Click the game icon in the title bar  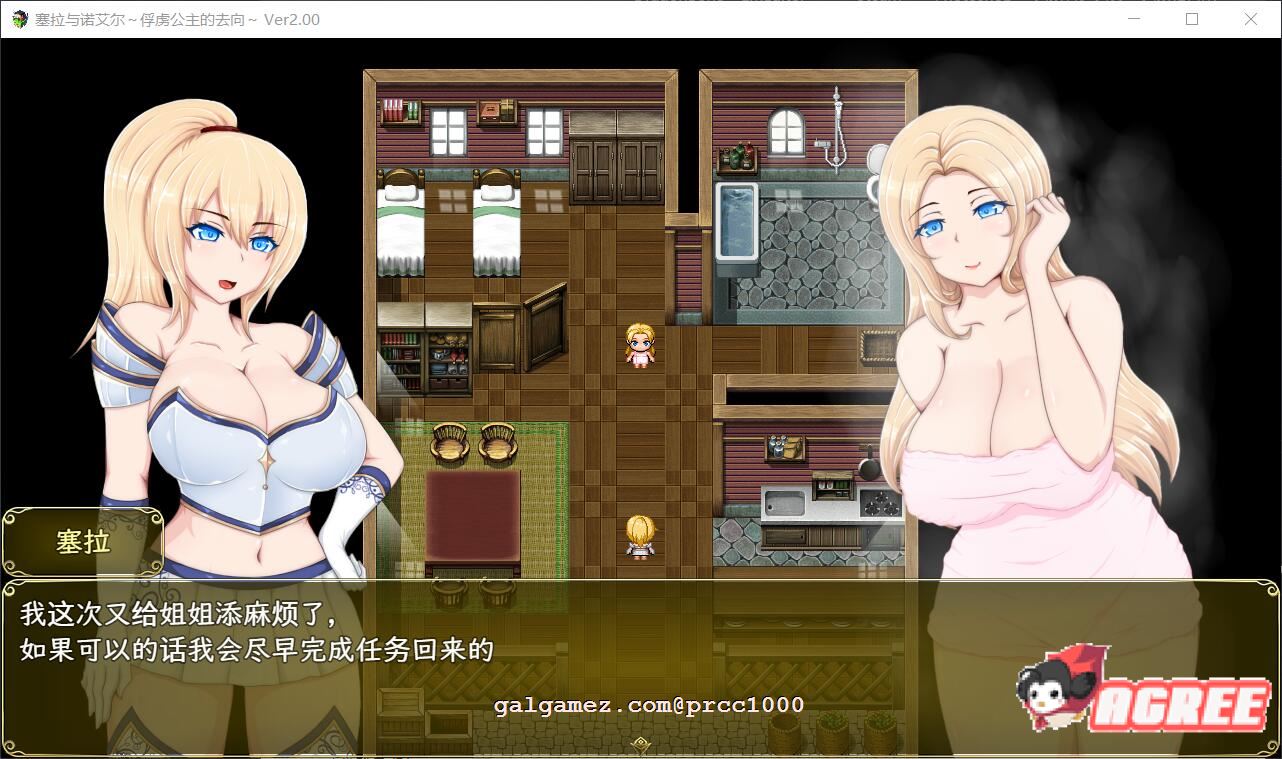click(x=20, y=20)
